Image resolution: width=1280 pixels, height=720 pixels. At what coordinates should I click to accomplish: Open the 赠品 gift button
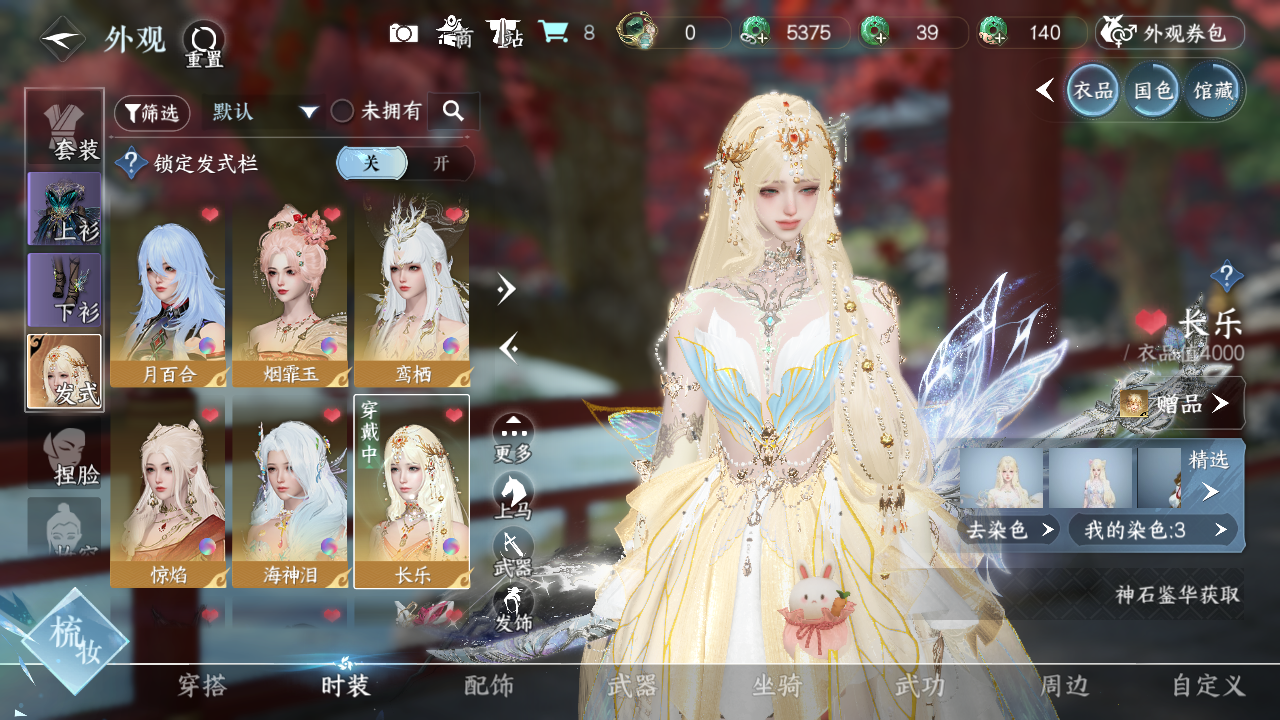point(1180,403)
